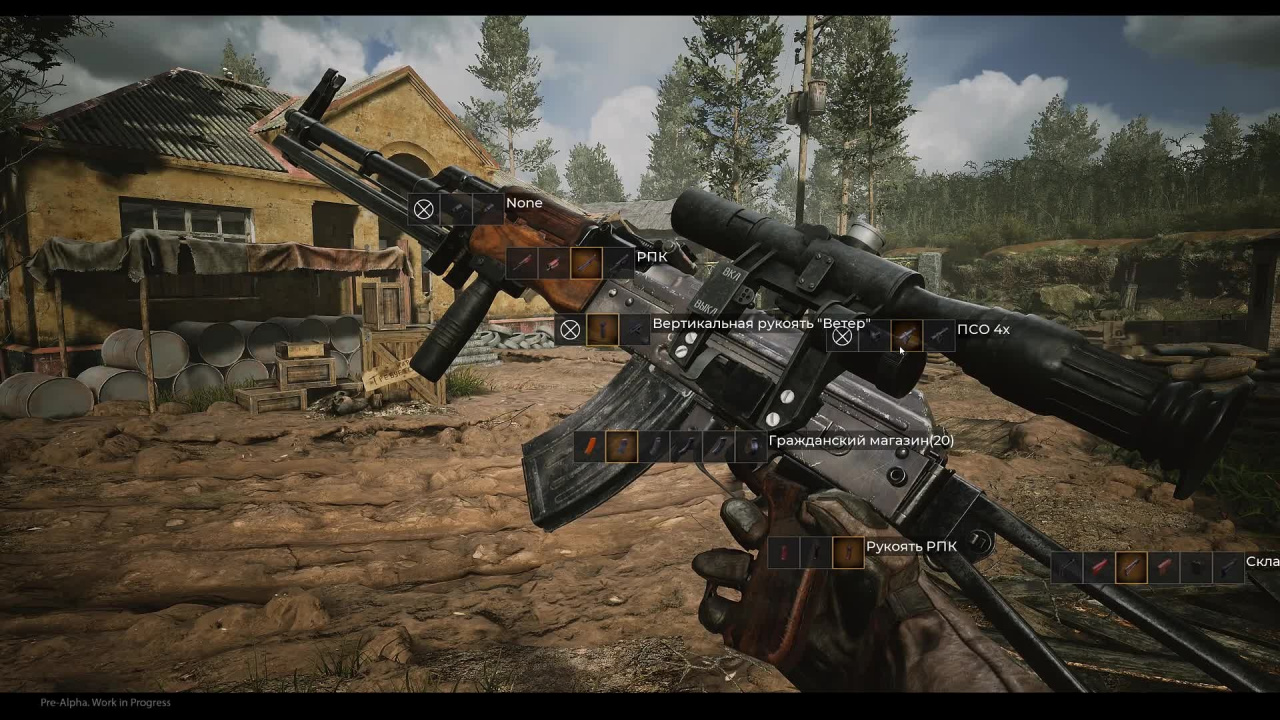Select the highlighted ПСО 4x scope icon

coord(906,336)
